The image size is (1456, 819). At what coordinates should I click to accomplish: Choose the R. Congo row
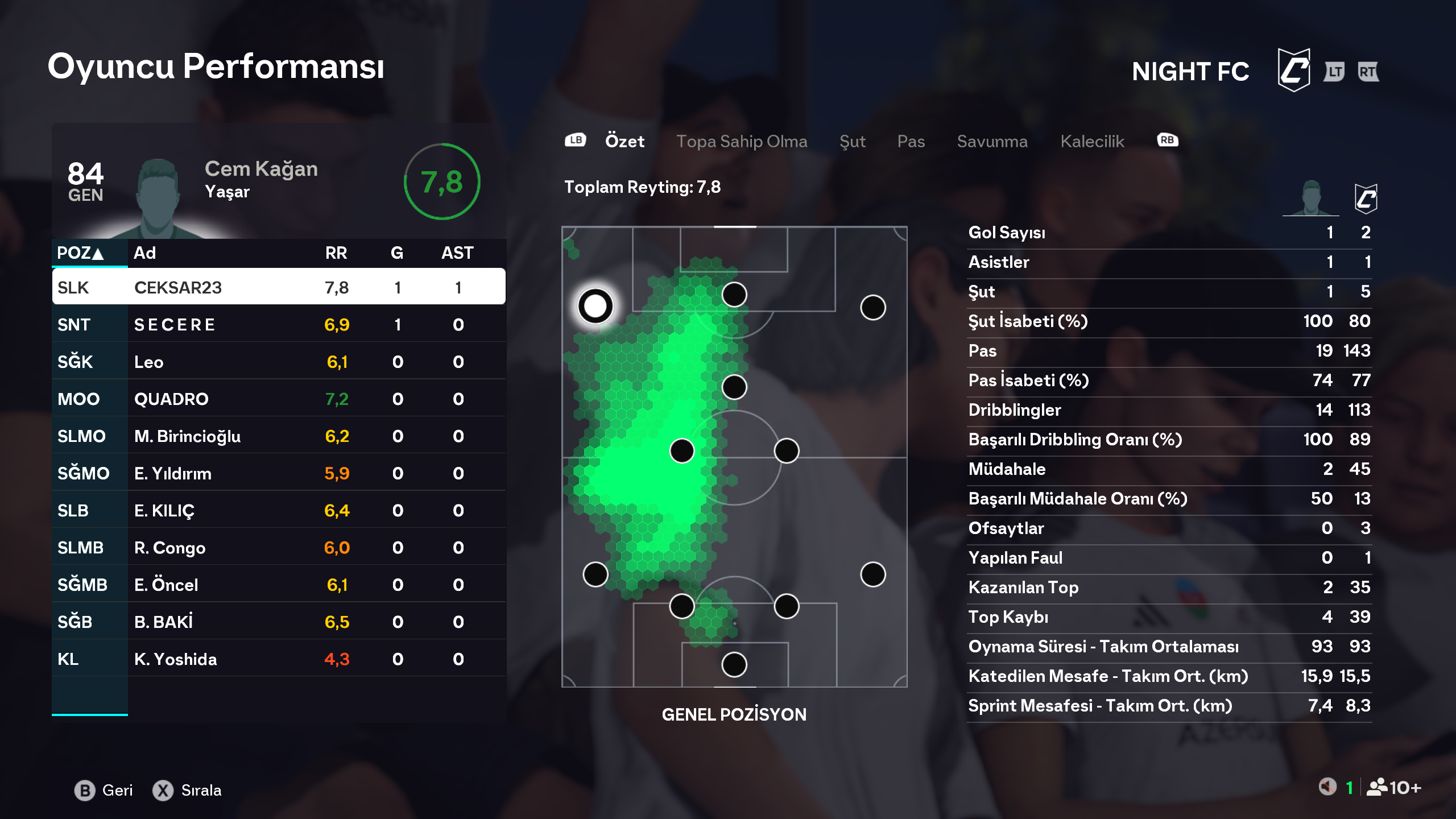[x=279, y=548]
